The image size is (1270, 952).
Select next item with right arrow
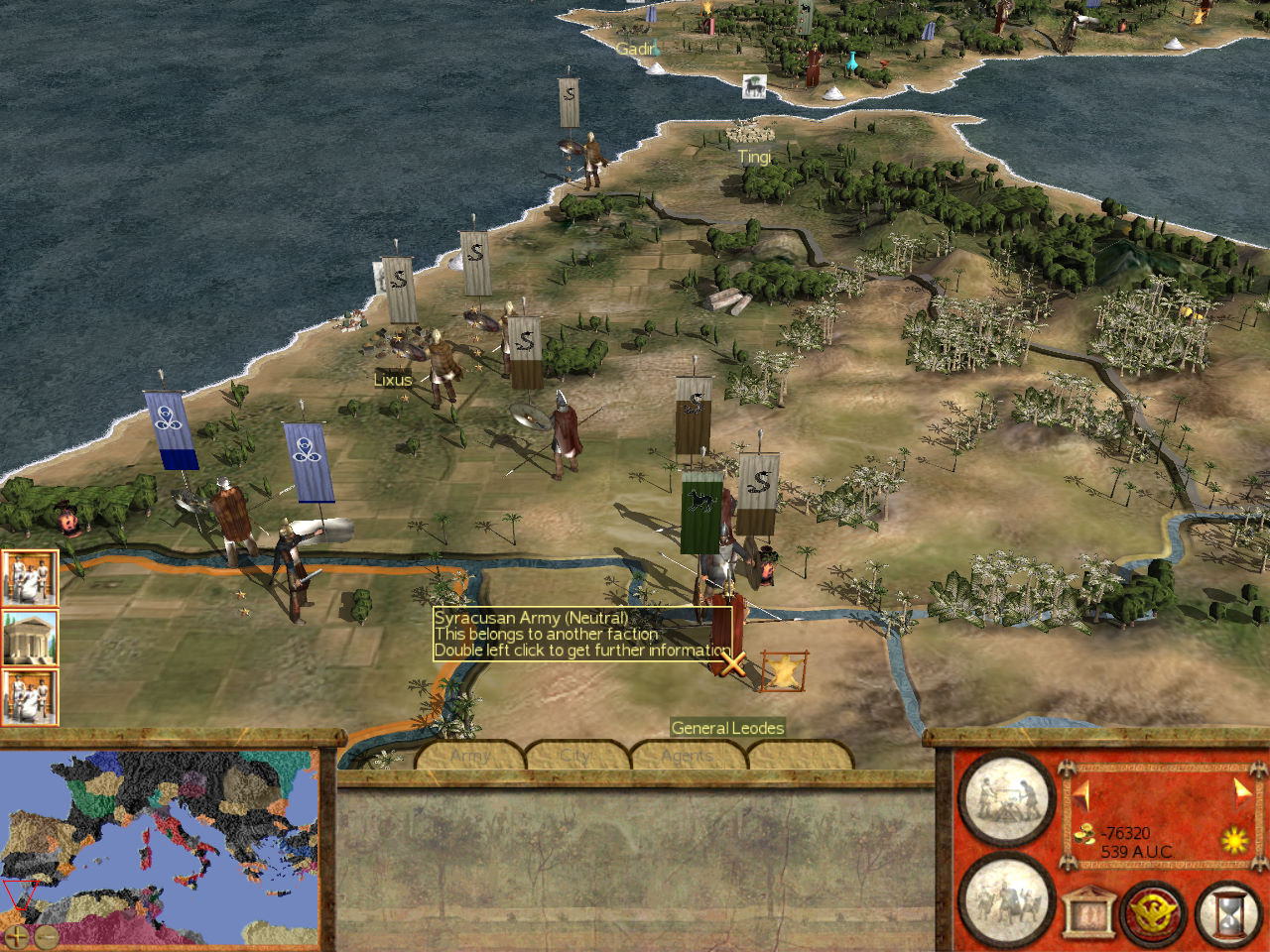1241,790
